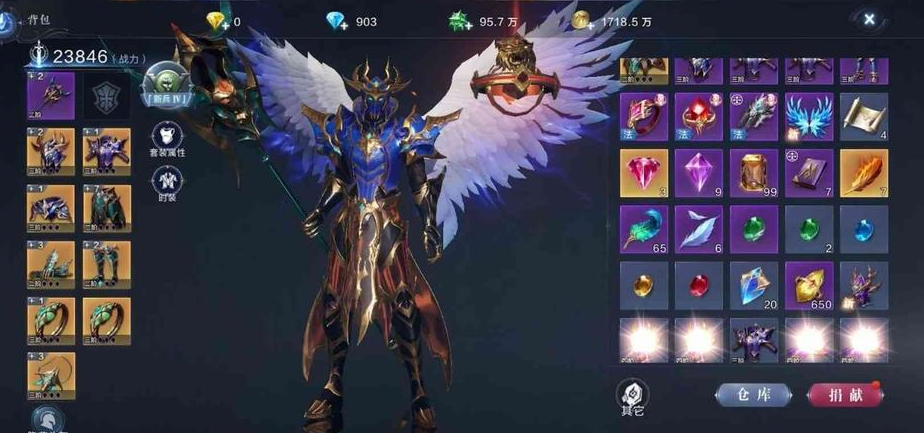The width and height of the screenshot is (924, 433).
Task: Choose the gold nugget stack of 650
Action: pos(808,285)
